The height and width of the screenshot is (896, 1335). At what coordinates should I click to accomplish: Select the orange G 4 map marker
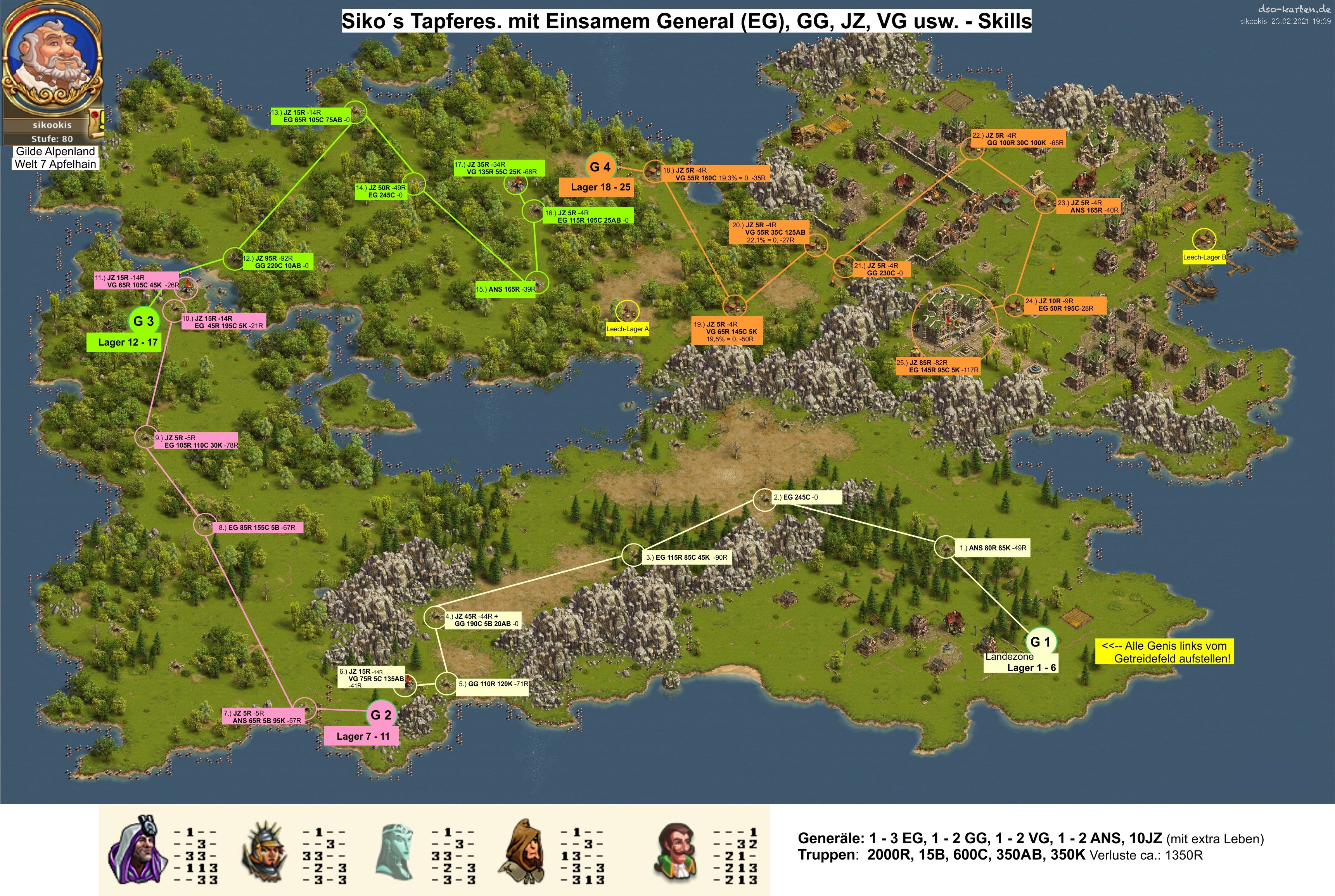[x=600, y=167]
